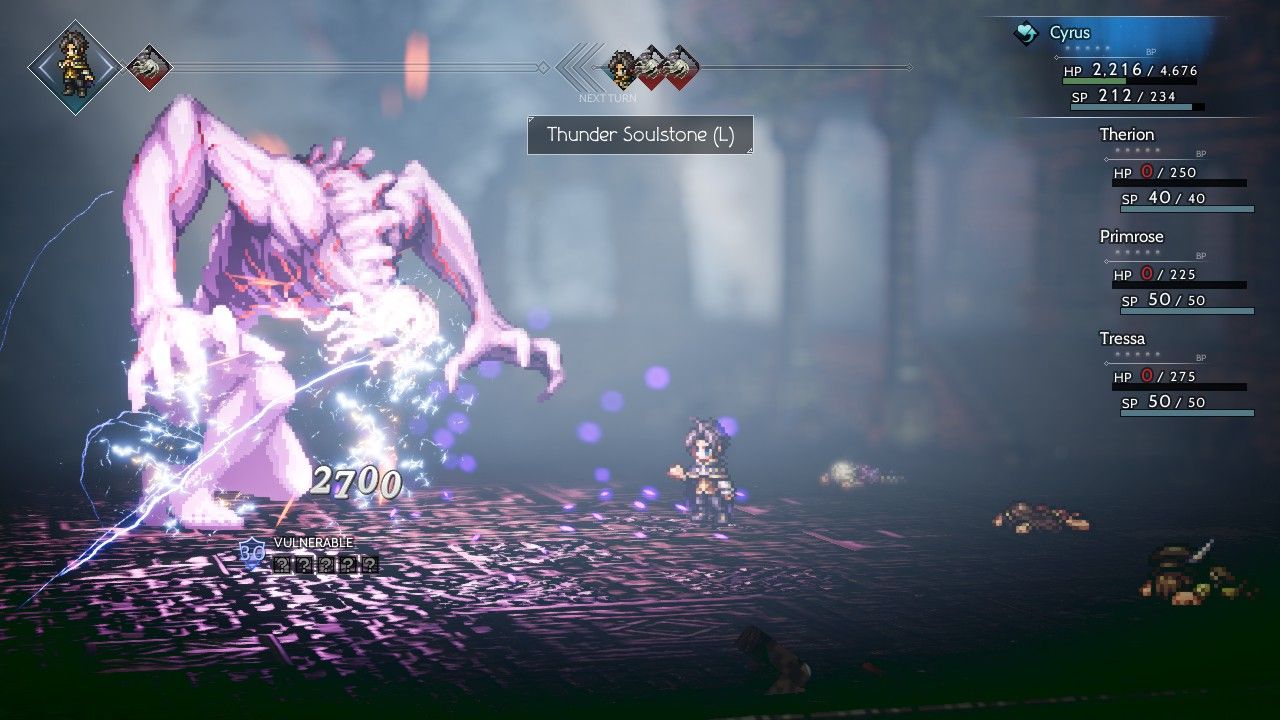Select Therion's party status entry
Image resolution: width=1280 pixels, height=720 pixels.
1126,135
